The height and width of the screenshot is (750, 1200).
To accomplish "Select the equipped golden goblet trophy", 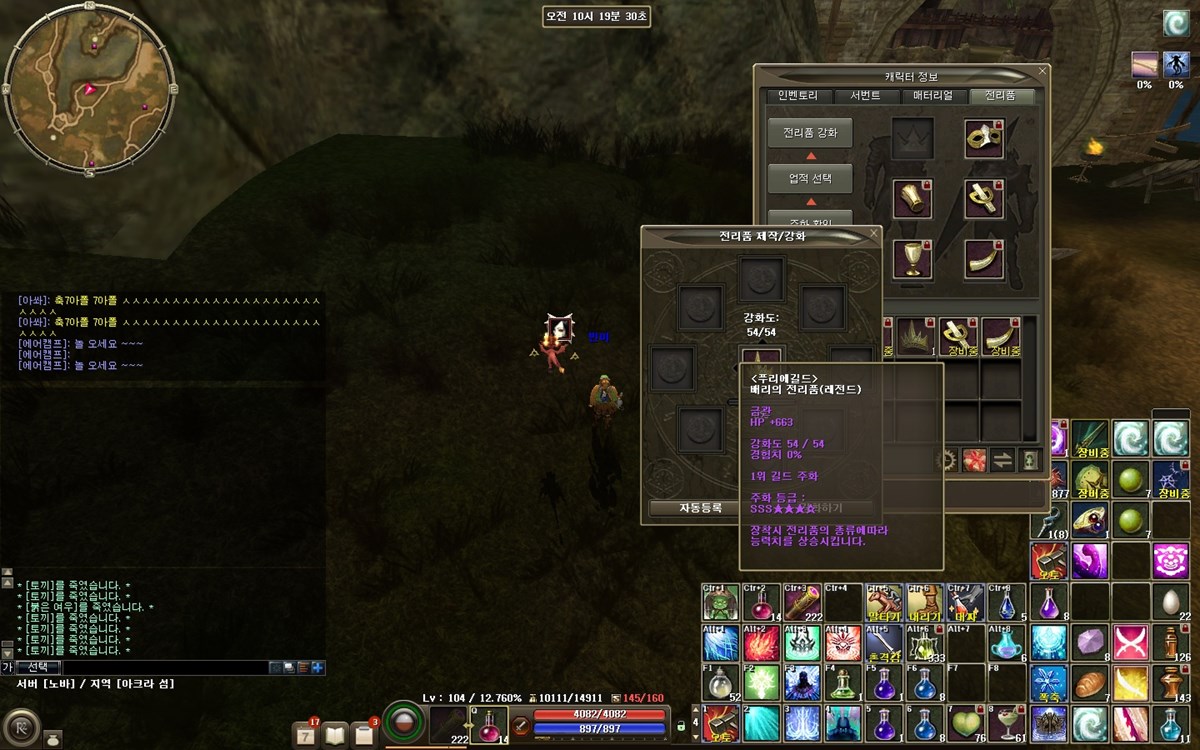I will click(x=912, y=258).
